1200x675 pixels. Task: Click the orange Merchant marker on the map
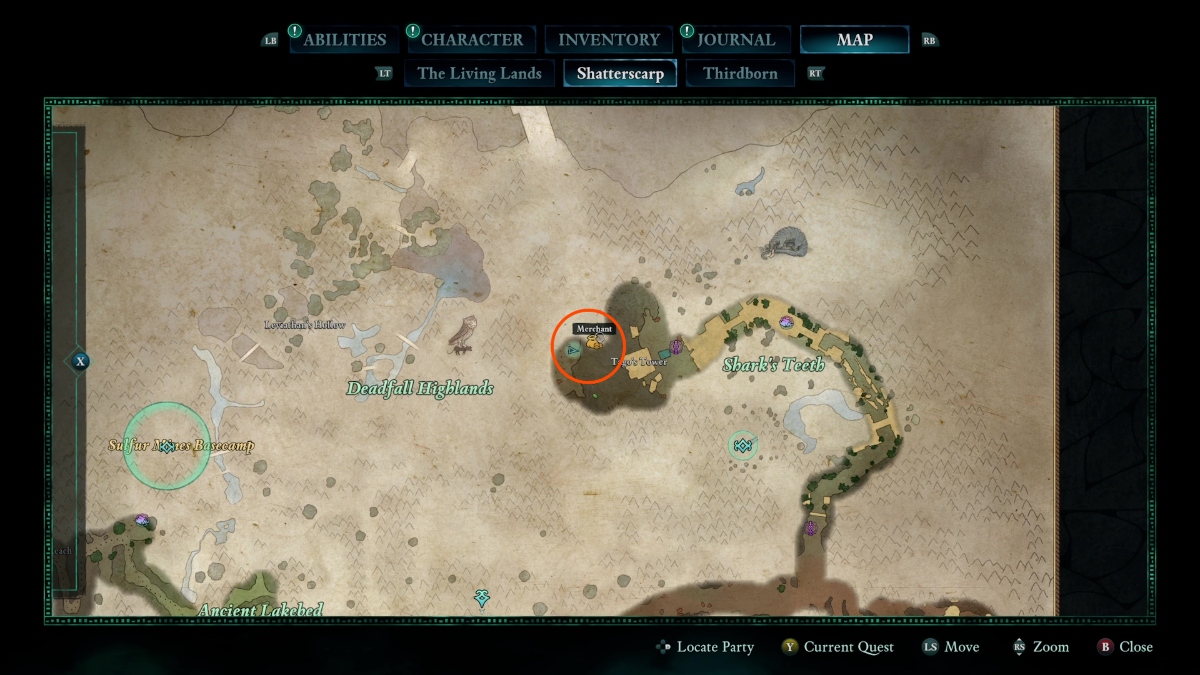tap(595, 343)
